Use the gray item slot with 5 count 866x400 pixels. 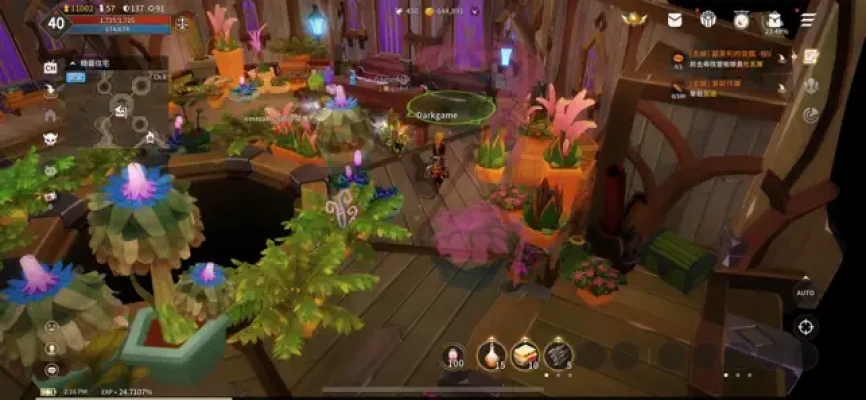click(x=558, y=354)
